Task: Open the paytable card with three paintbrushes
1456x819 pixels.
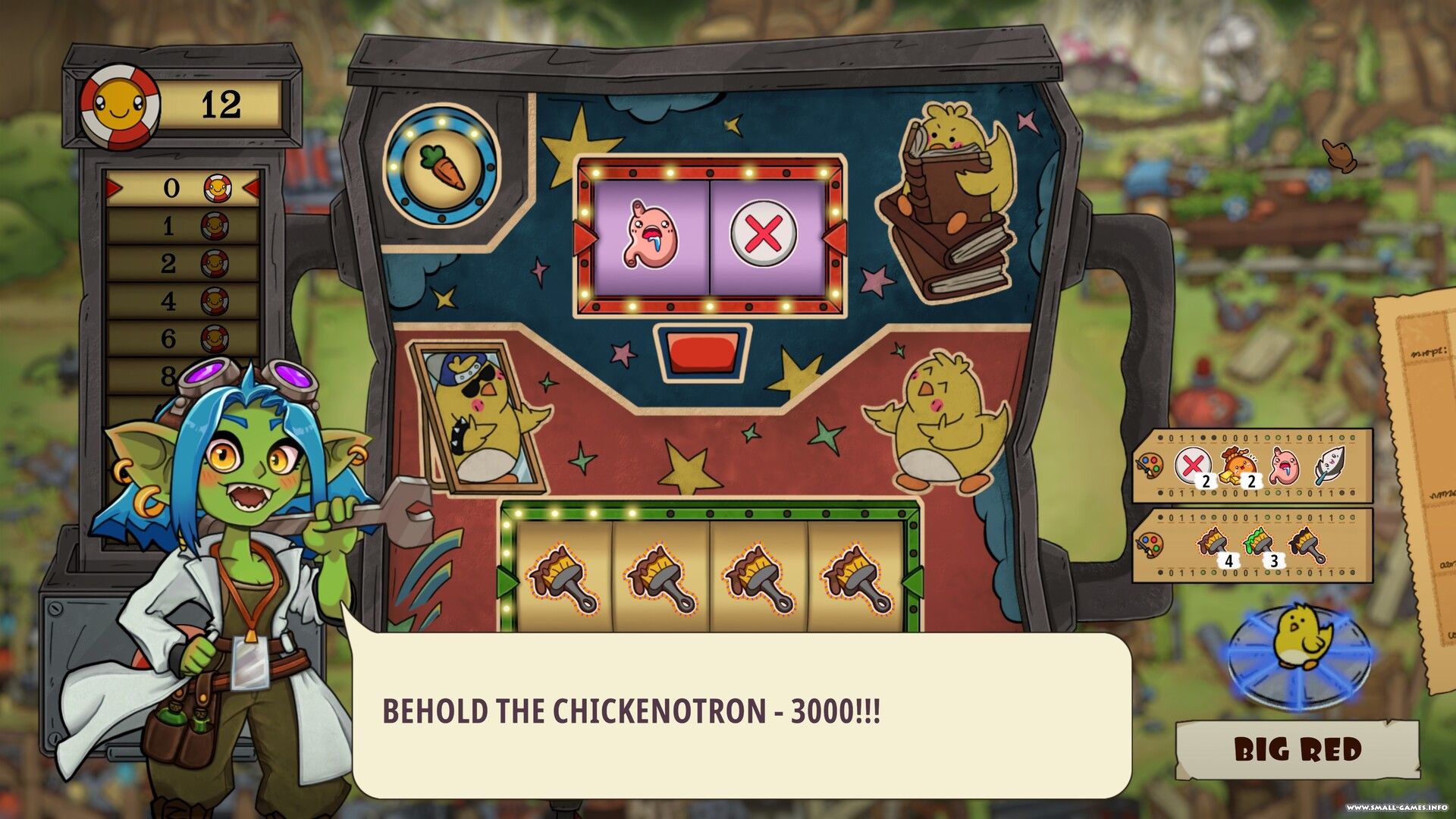Action: pos(1252,545)
